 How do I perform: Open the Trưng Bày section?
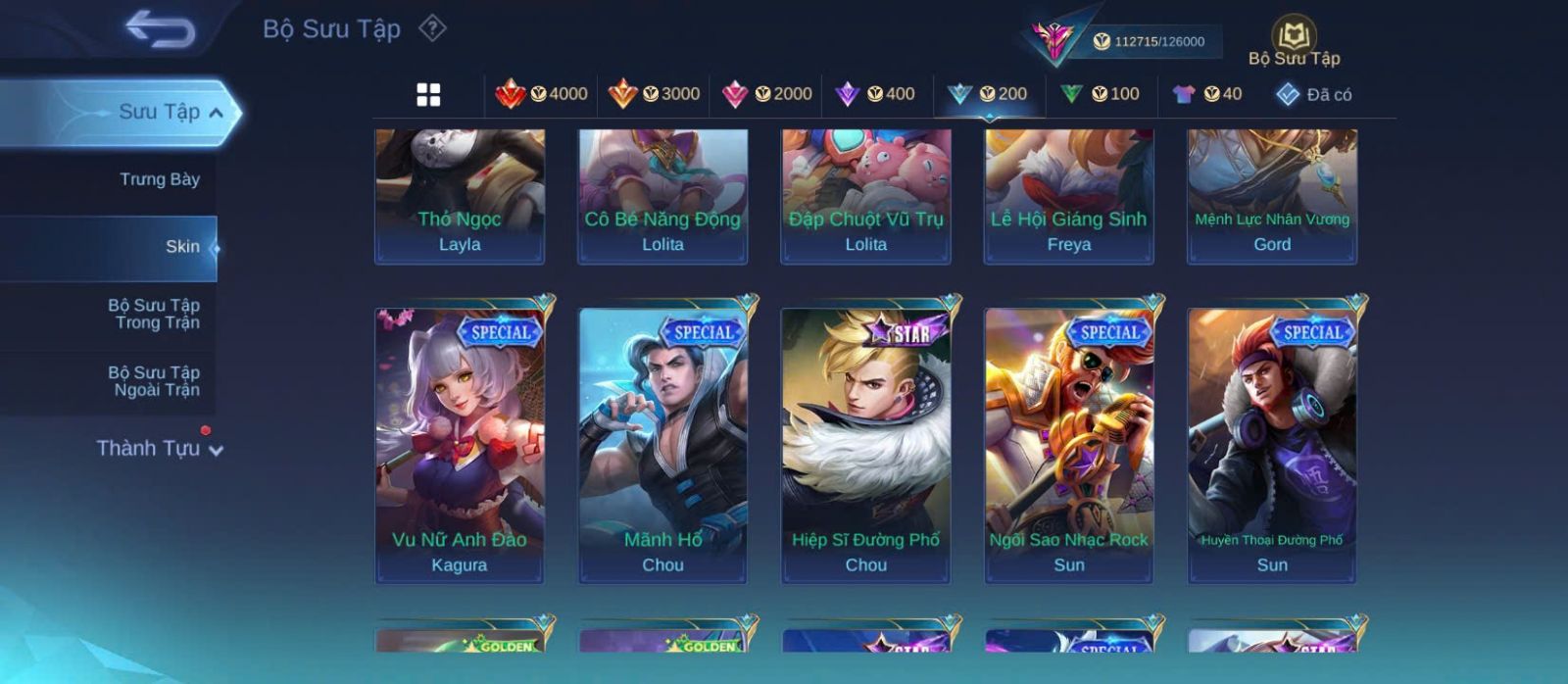click(159, 179)
